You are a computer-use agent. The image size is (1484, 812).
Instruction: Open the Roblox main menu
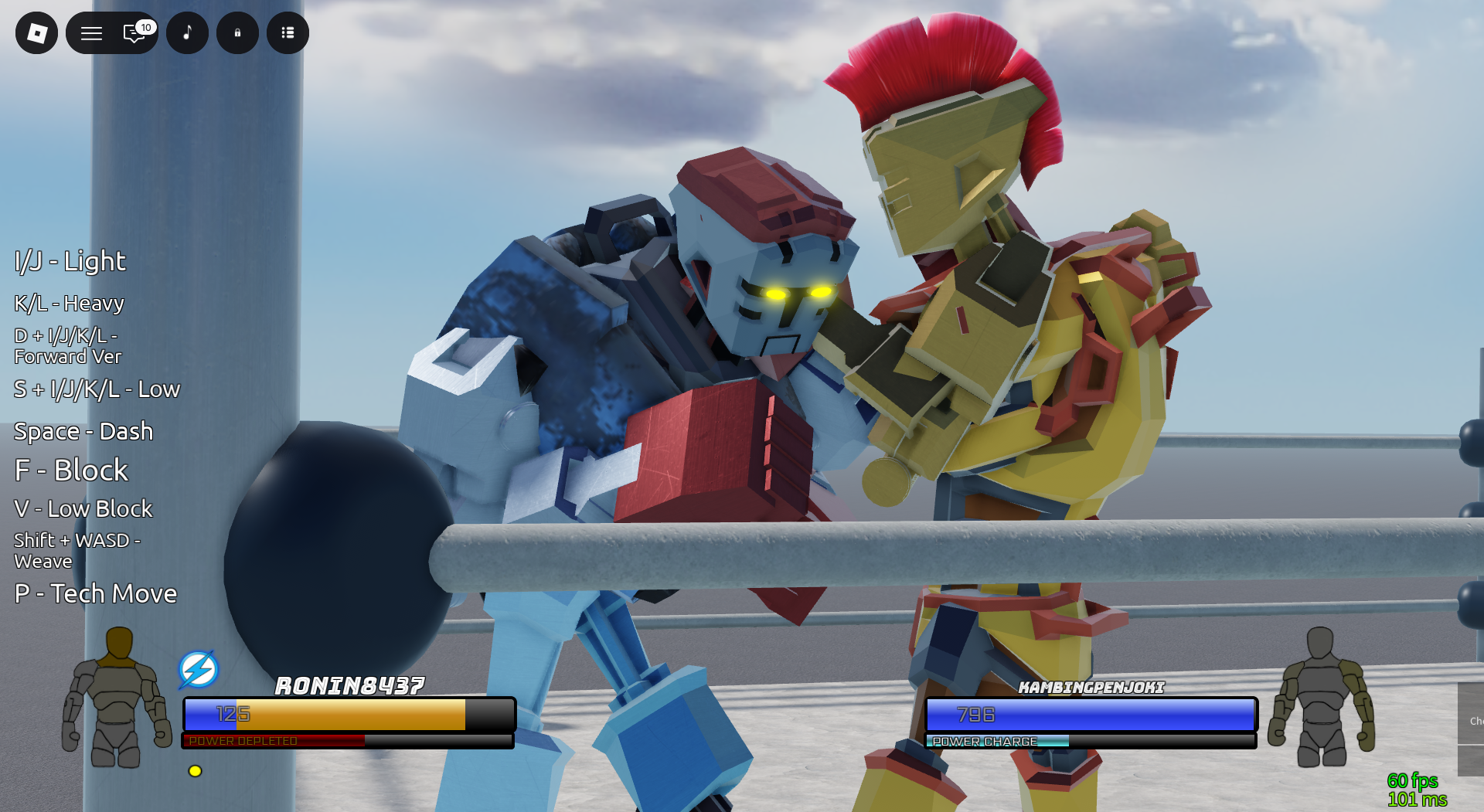(36, 32)
